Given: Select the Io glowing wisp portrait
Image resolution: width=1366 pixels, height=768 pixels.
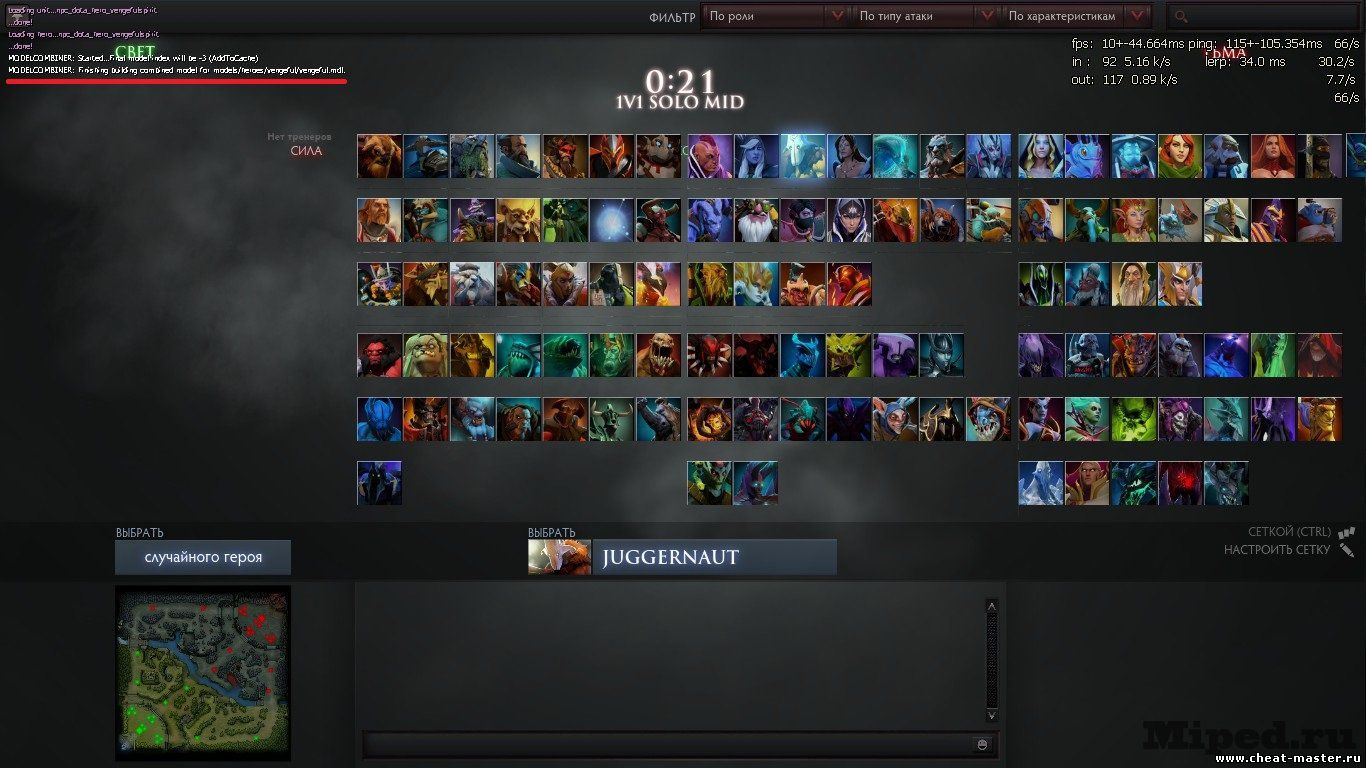Looking at the screenshot, I should tap(611, 220).
